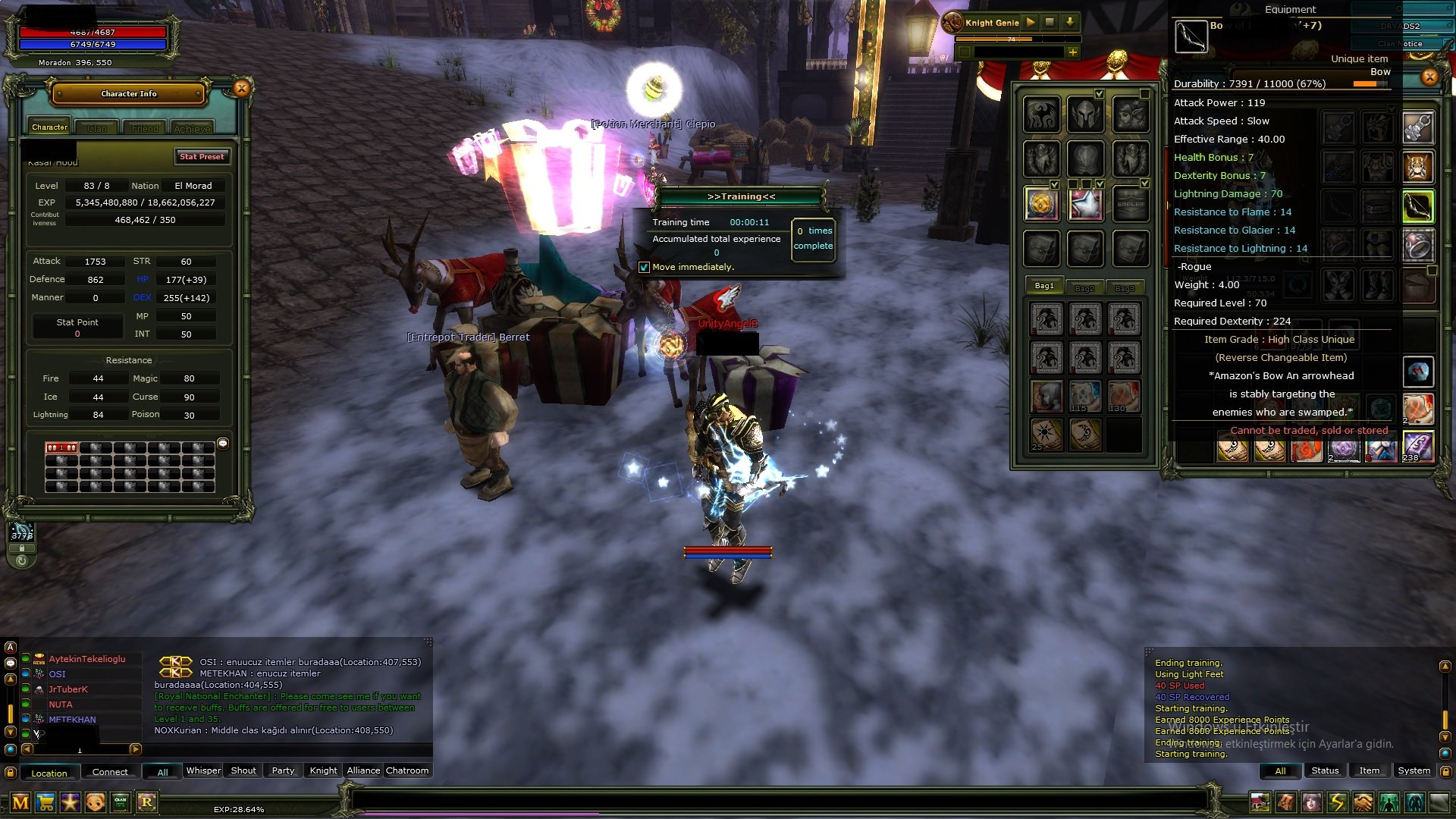Show the Status log tab
The image size is (1456, 819).
click(x=1325, y=770)
